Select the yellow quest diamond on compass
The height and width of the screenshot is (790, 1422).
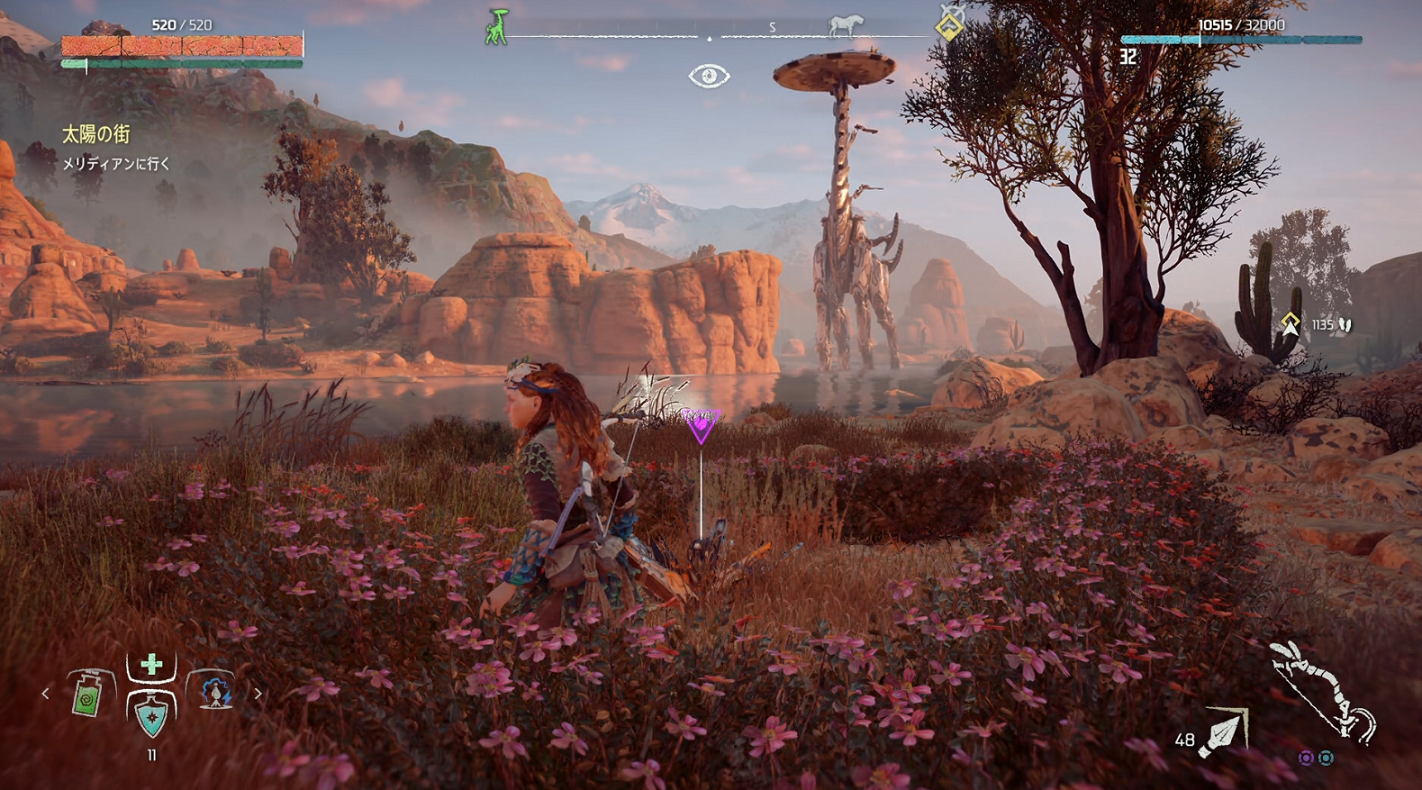(x=949, y=26)
